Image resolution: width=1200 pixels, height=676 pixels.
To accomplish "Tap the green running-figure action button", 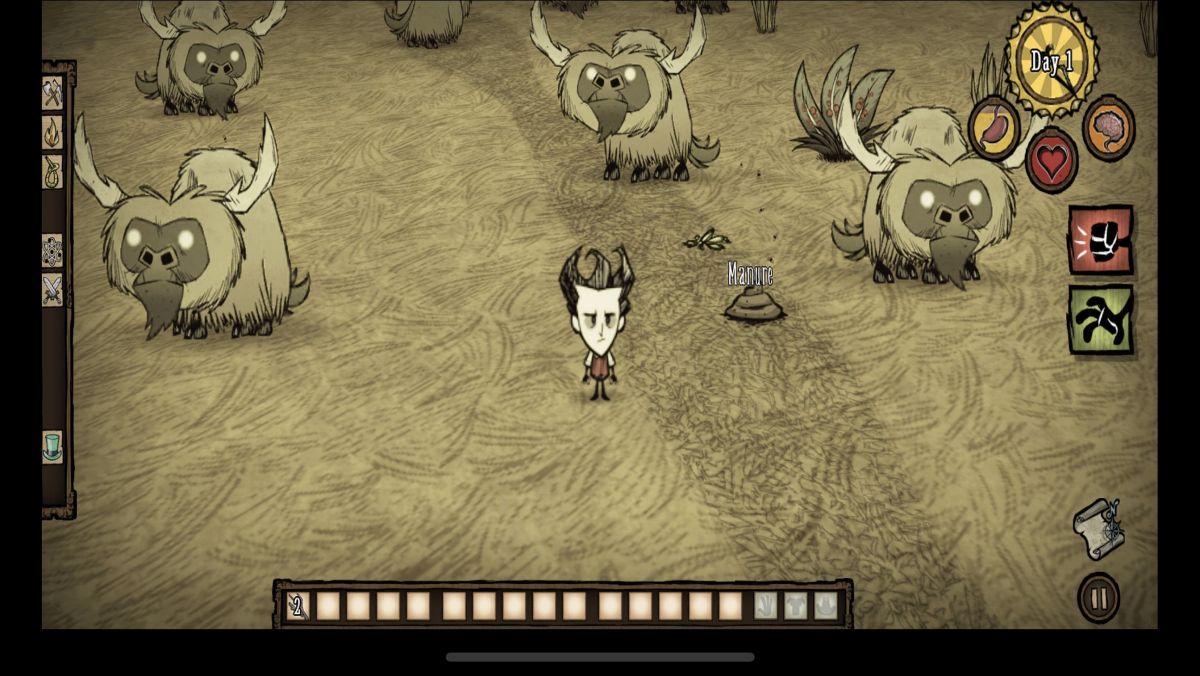I will click(1100, 319).
